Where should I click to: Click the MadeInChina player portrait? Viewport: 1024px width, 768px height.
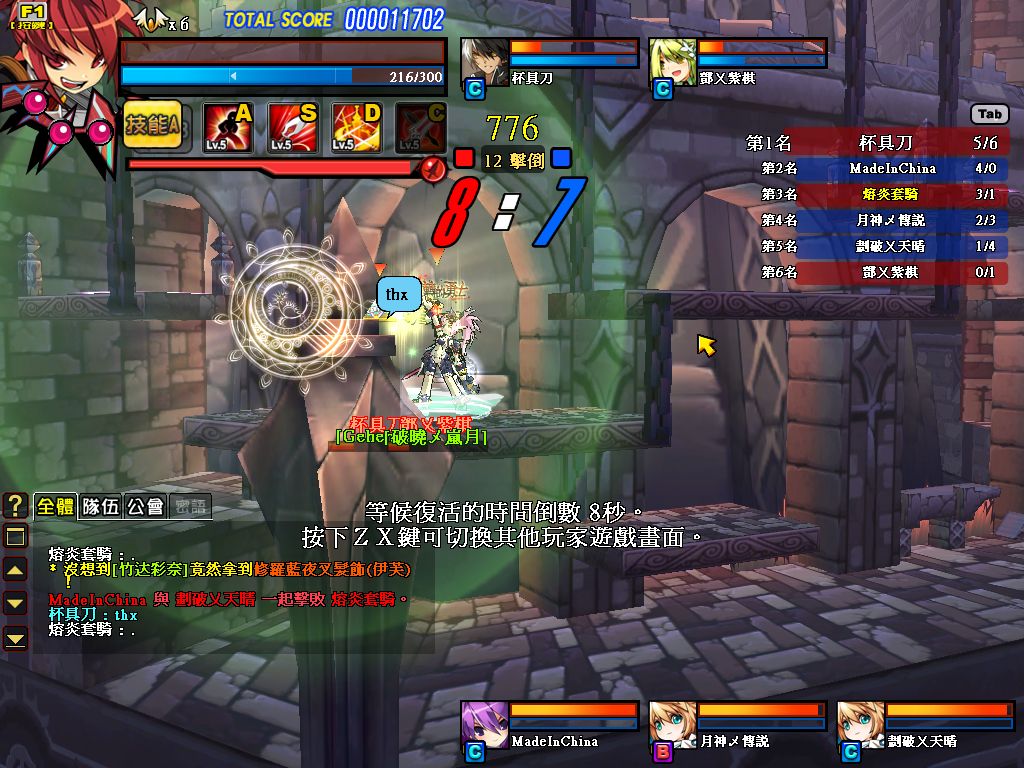pos(484,726)
